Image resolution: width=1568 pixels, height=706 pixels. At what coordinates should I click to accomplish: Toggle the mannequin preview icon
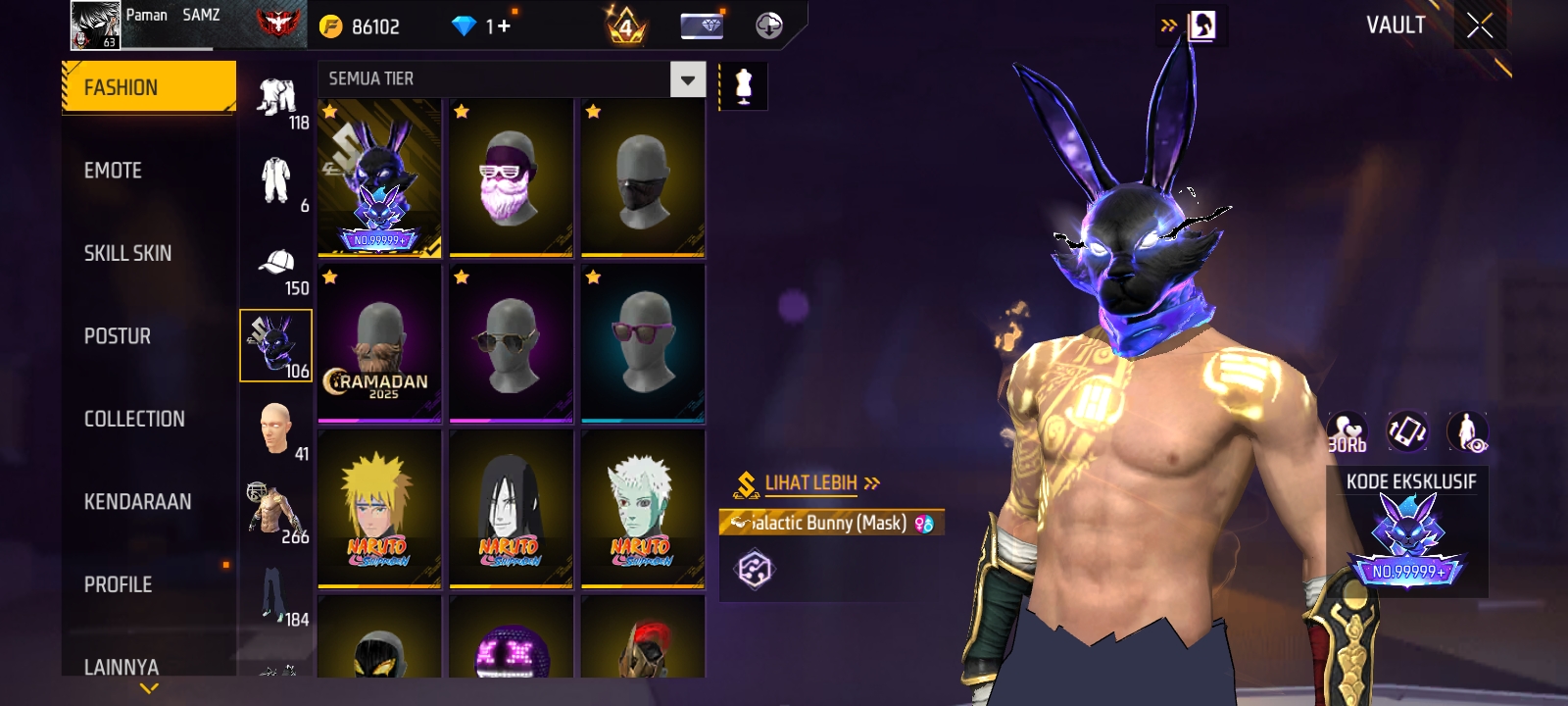pos(744,86)
